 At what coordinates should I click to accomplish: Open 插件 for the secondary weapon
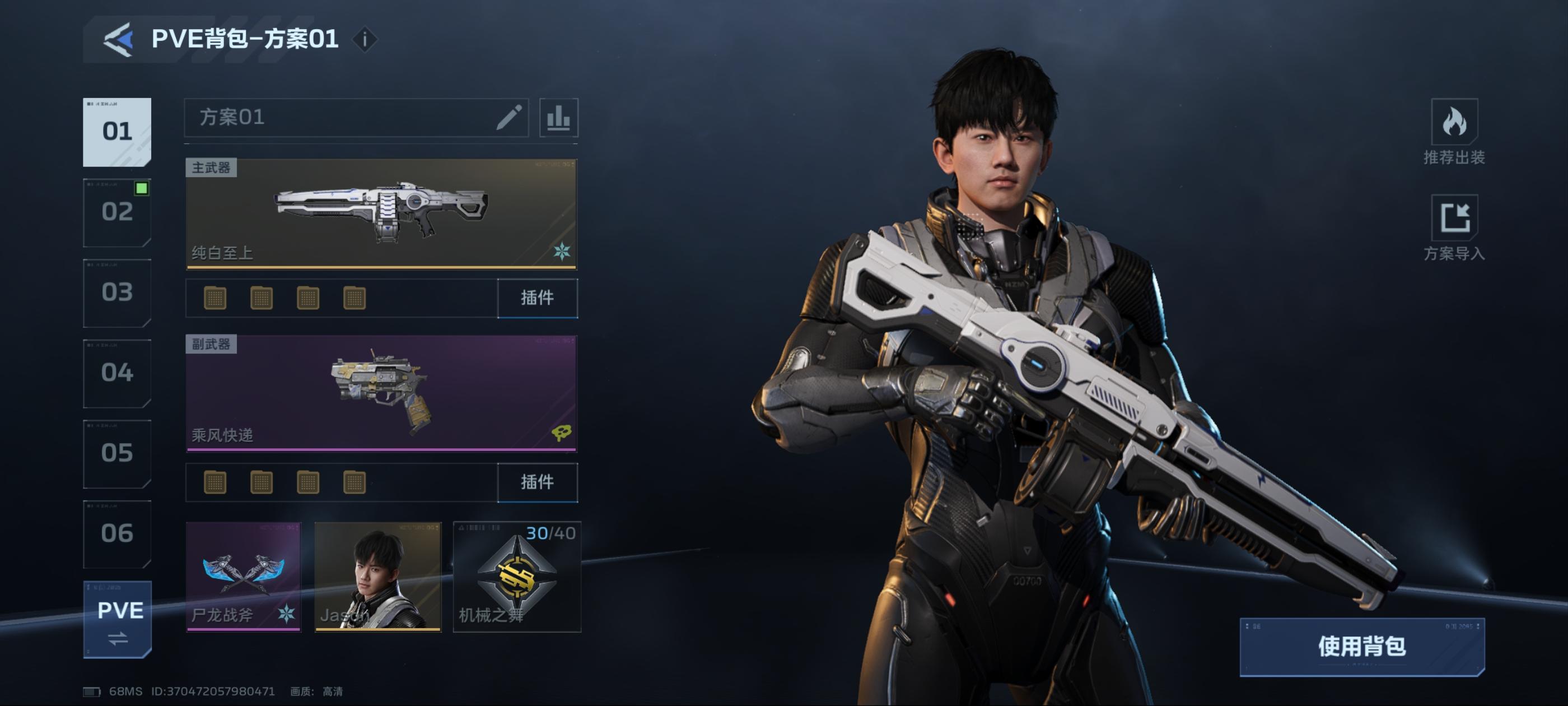[537, 482]
